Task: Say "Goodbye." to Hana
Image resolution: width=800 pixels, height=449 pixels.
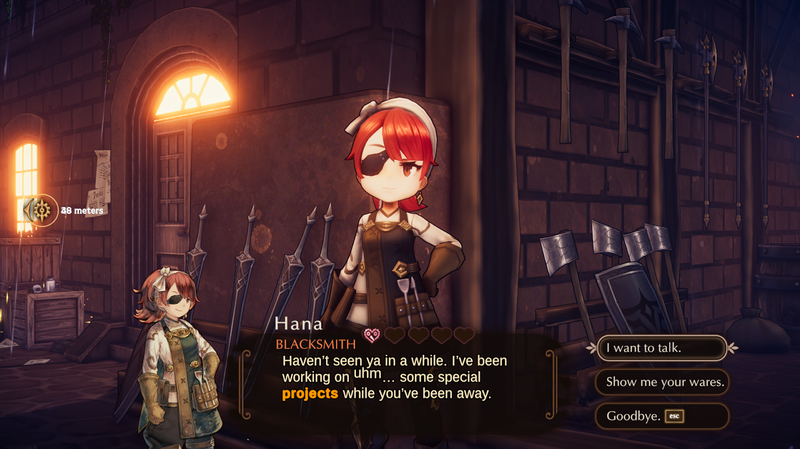Action: tap(661, 416)
